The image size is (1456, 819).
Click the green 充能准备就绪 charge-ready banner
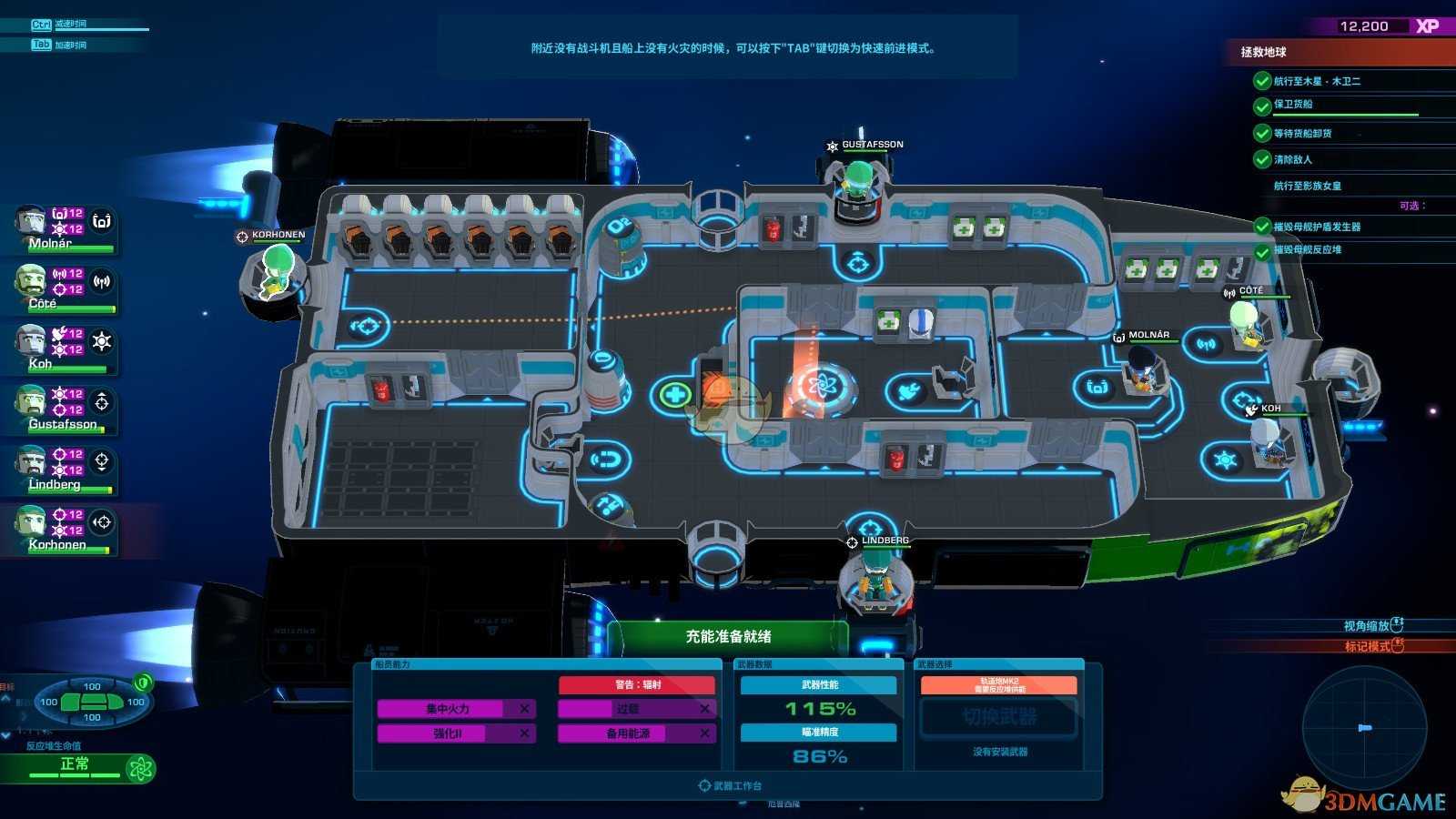728,637
